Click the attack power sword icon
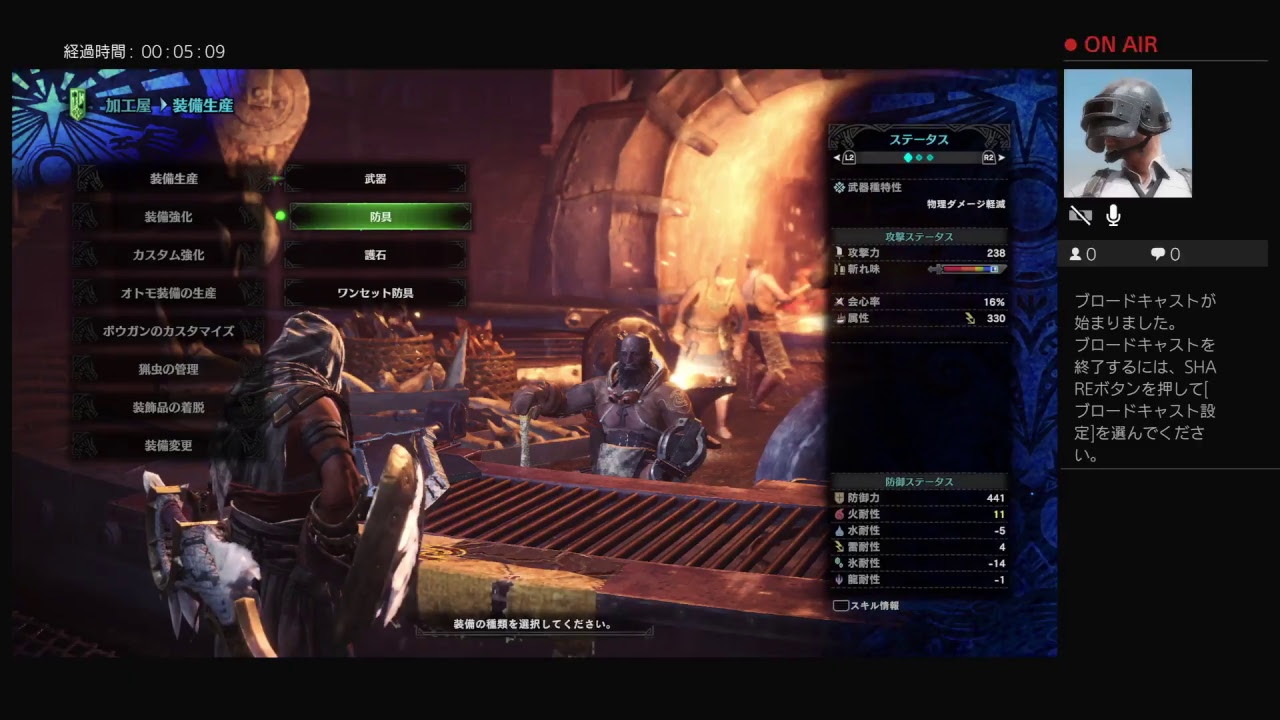Screen dimensions: 1280x720 839,252
